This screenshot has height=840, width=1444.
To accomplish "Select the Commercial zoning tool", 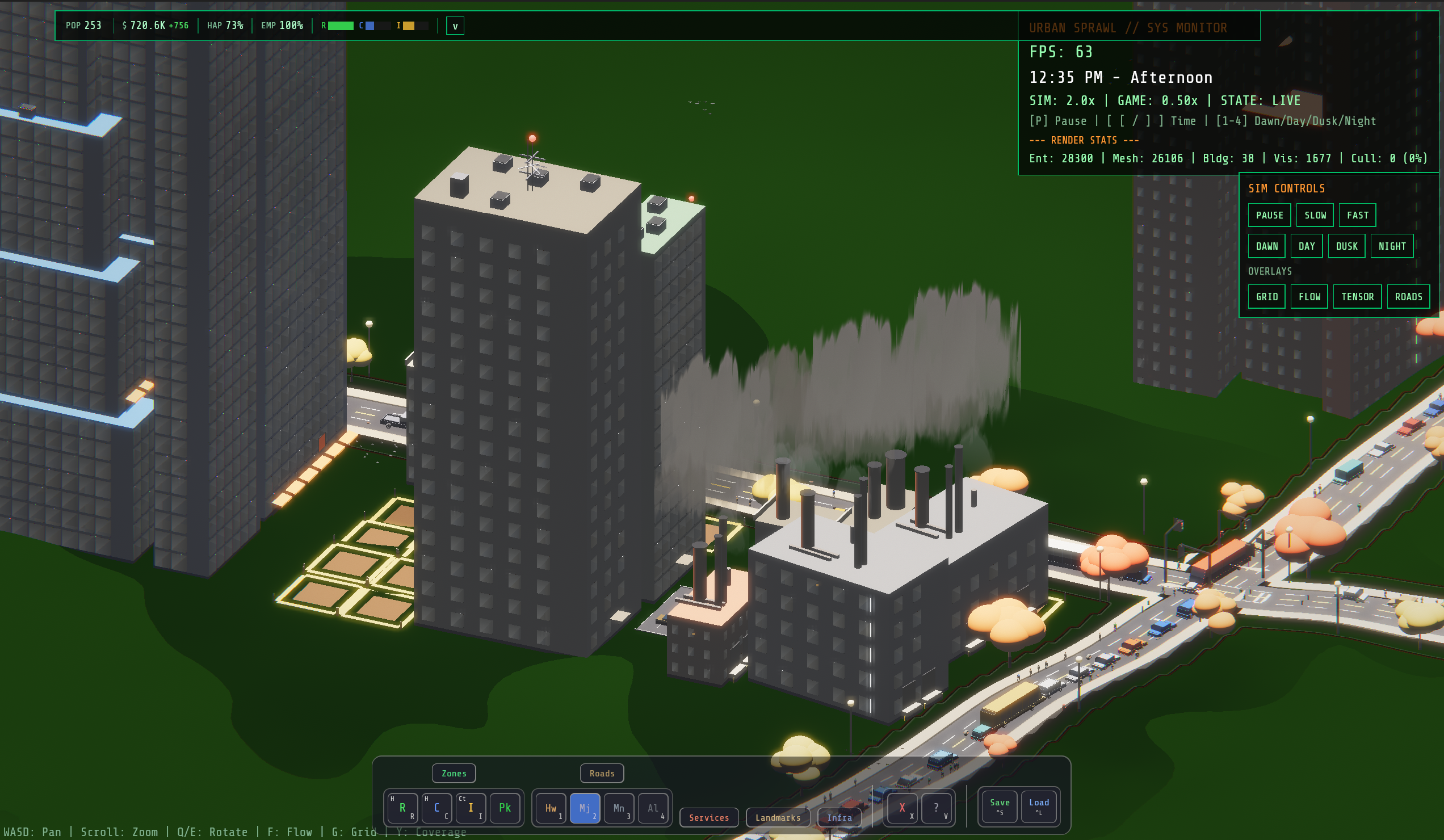I will [436, 808].
